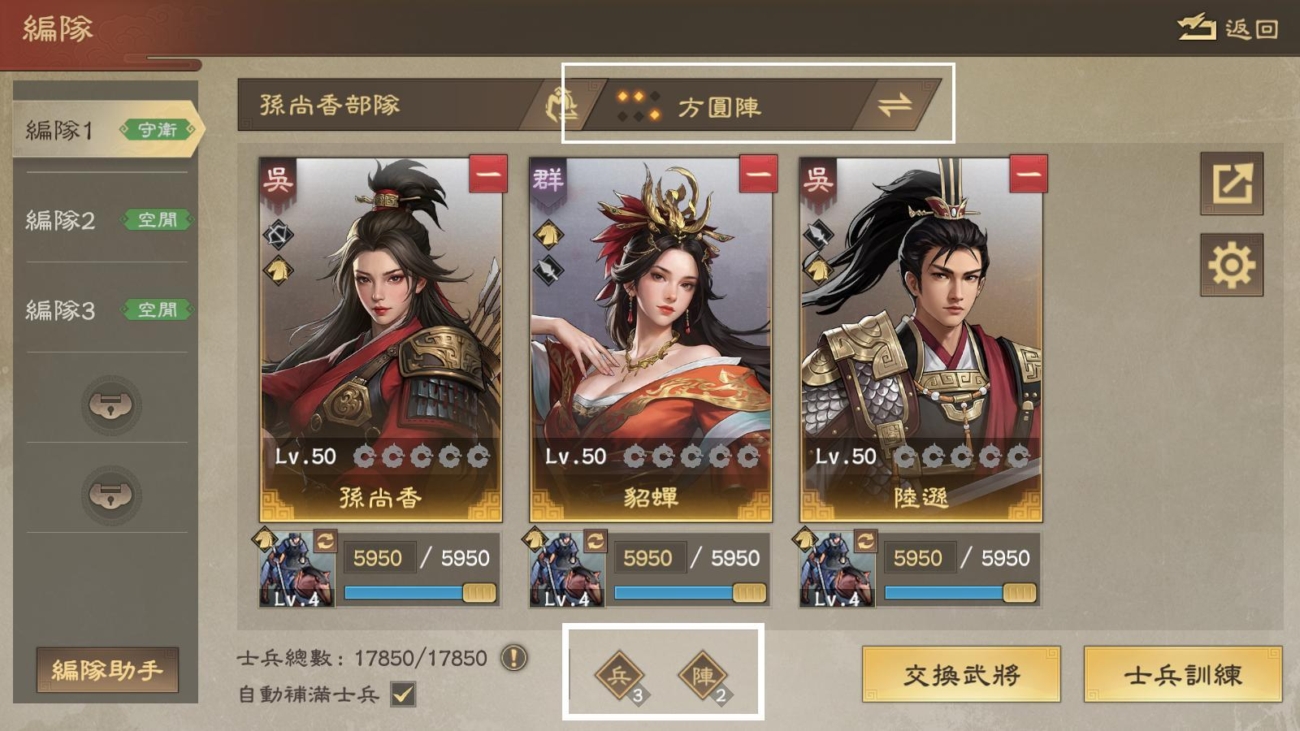
Task: Click the share/export square icon
Action: pos(1233,185)
